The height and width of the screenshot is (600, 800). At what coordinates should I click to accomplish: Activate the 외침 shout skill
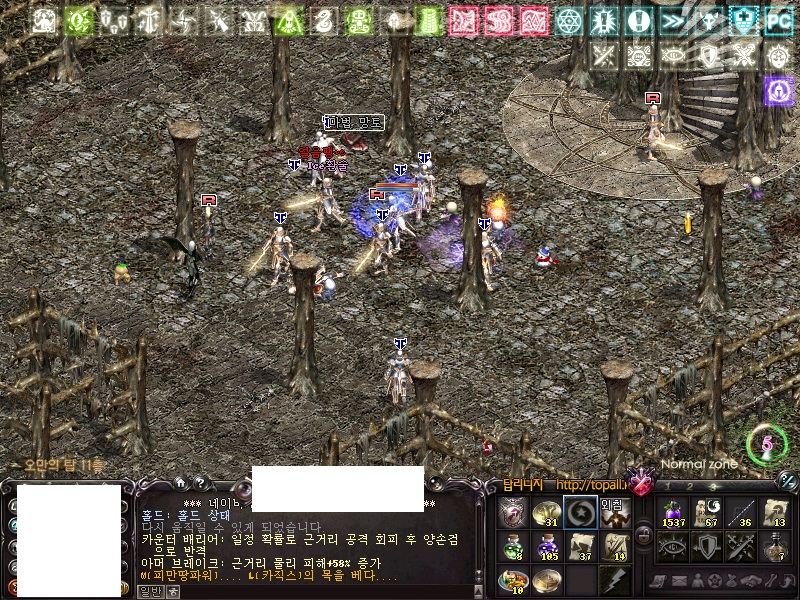coord(614,512)
